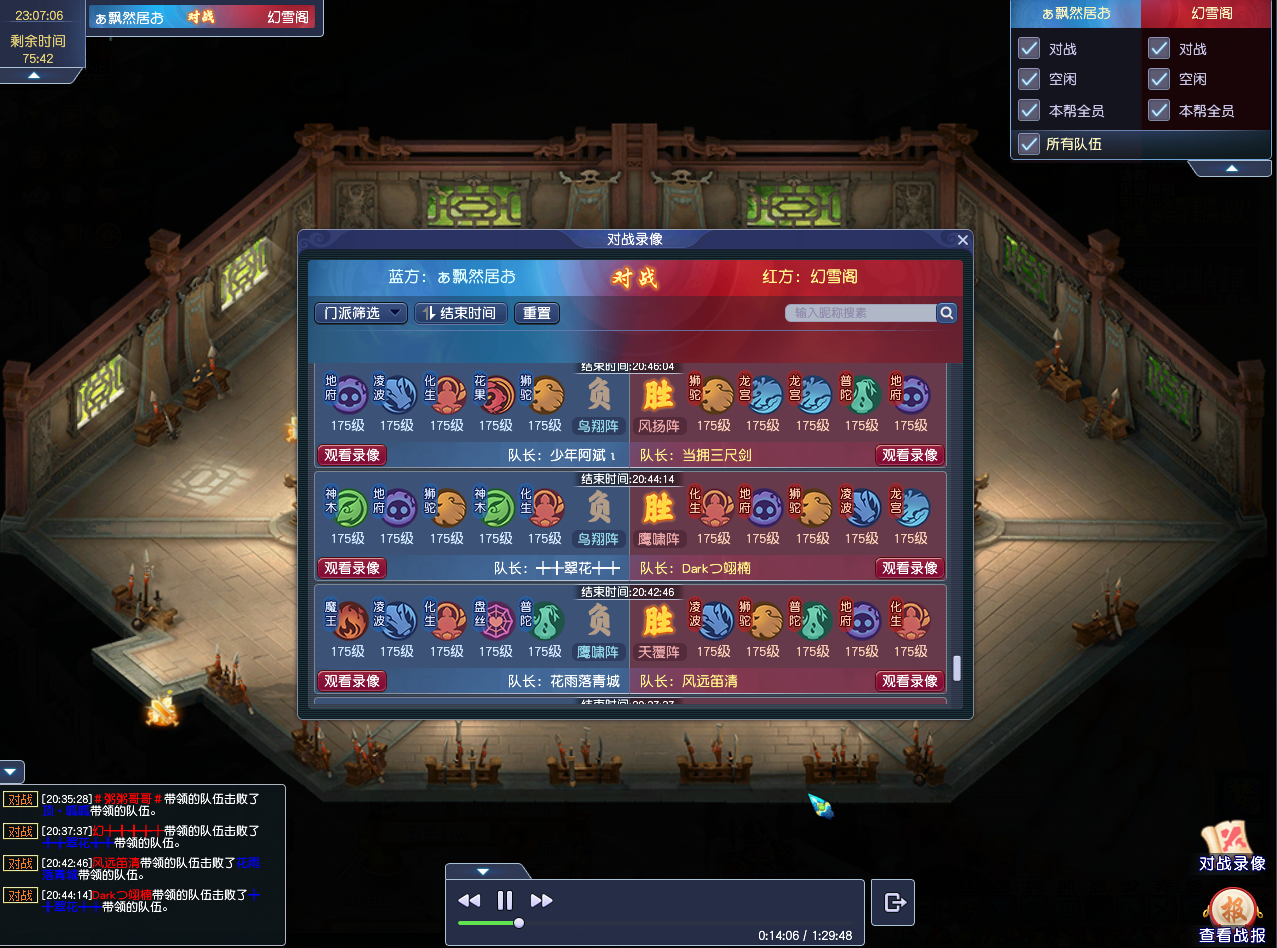Close the 对战录像 window
Viewport: 1277px width, 948px height.
pos(963,240)
